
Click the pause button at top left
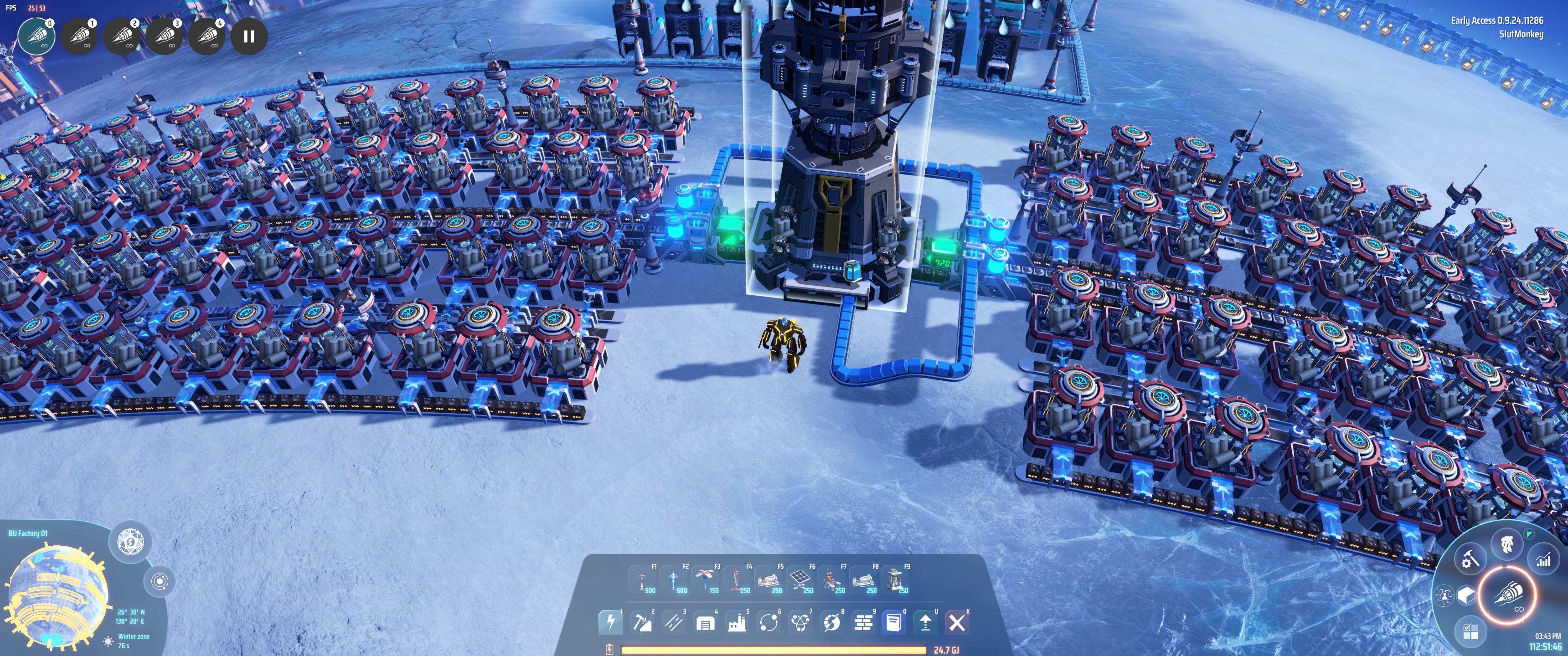(x=248, y=36)
